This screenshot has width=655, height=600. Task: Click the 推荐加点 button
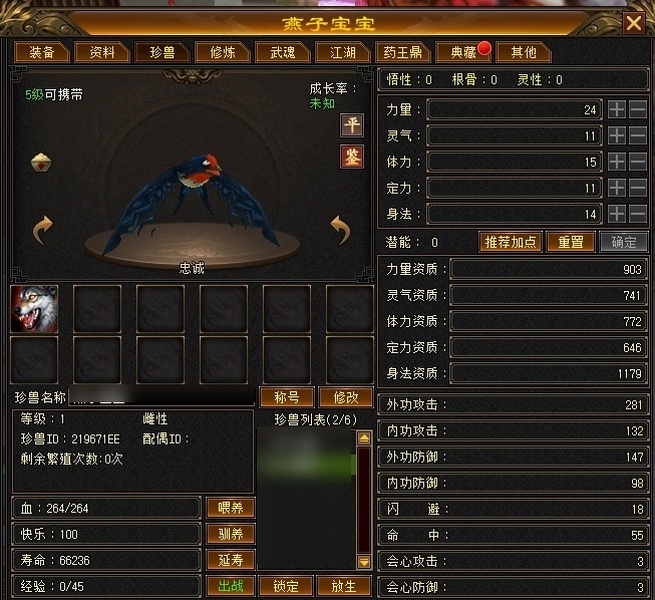pos(511,242)
